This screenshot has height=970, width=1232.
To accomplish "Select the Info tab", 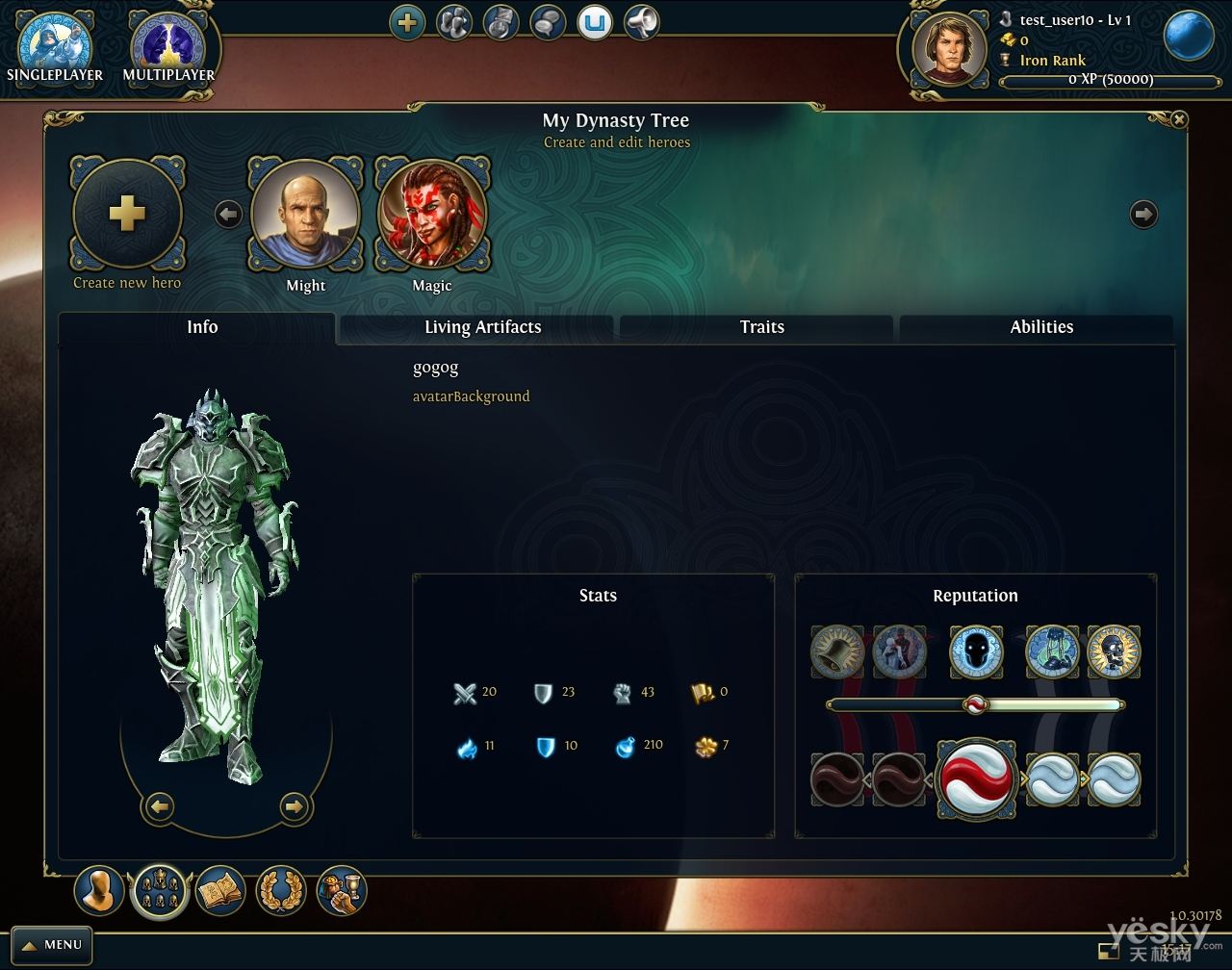I will [202, 327].
